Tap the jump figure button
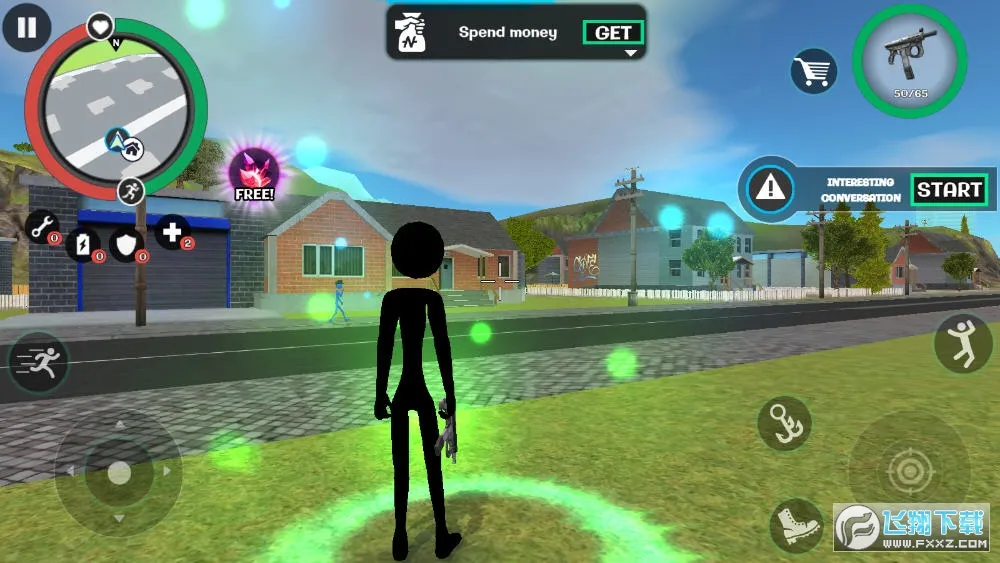Viewport: 1000px width, 563px height. 962,343
